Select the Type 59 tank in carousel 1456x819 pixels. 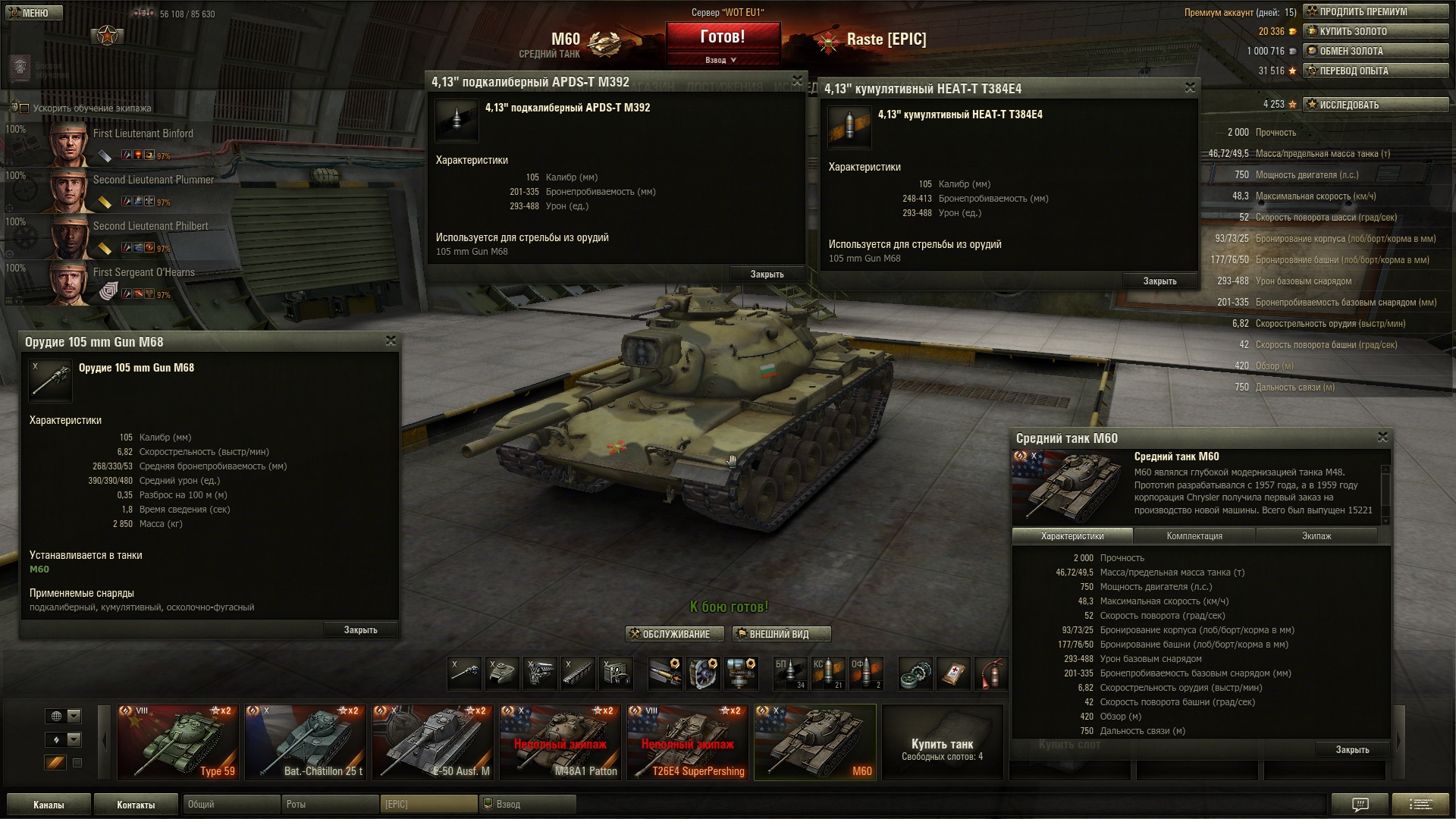[177, 742]
